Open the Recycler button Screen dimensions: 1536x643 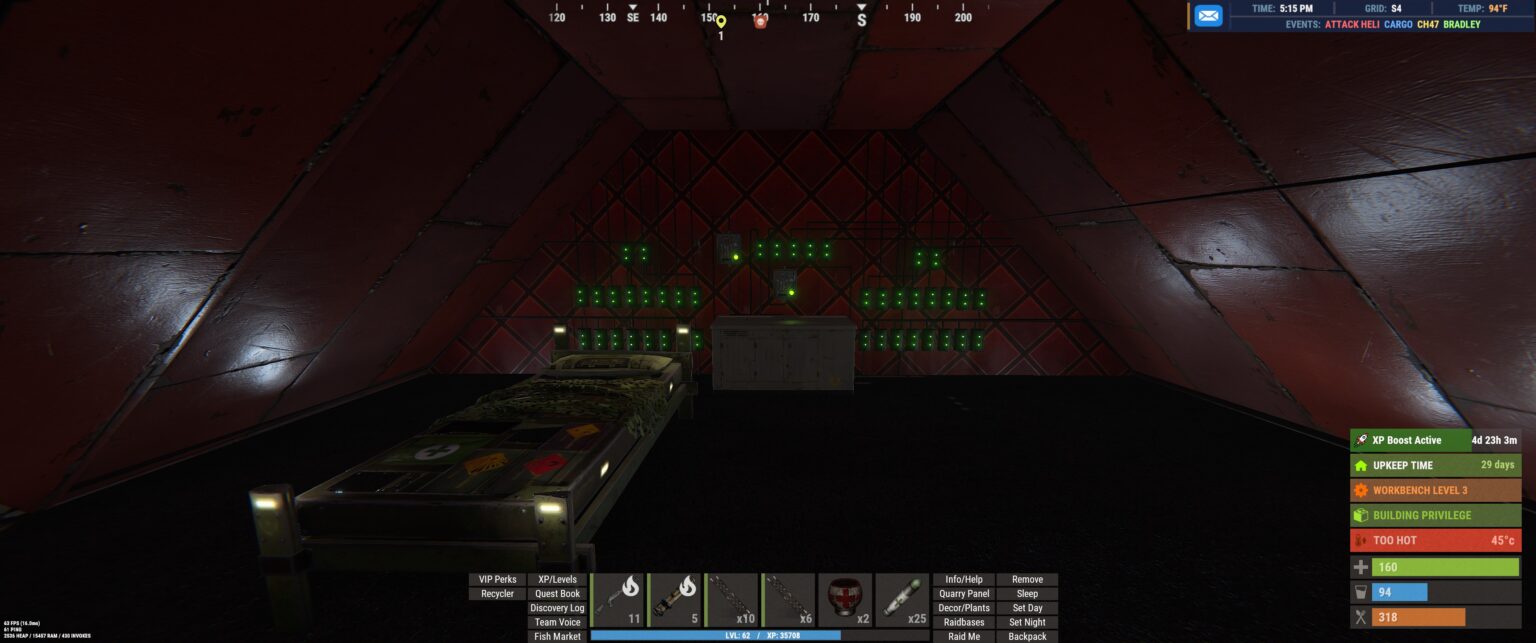(498, 594)
